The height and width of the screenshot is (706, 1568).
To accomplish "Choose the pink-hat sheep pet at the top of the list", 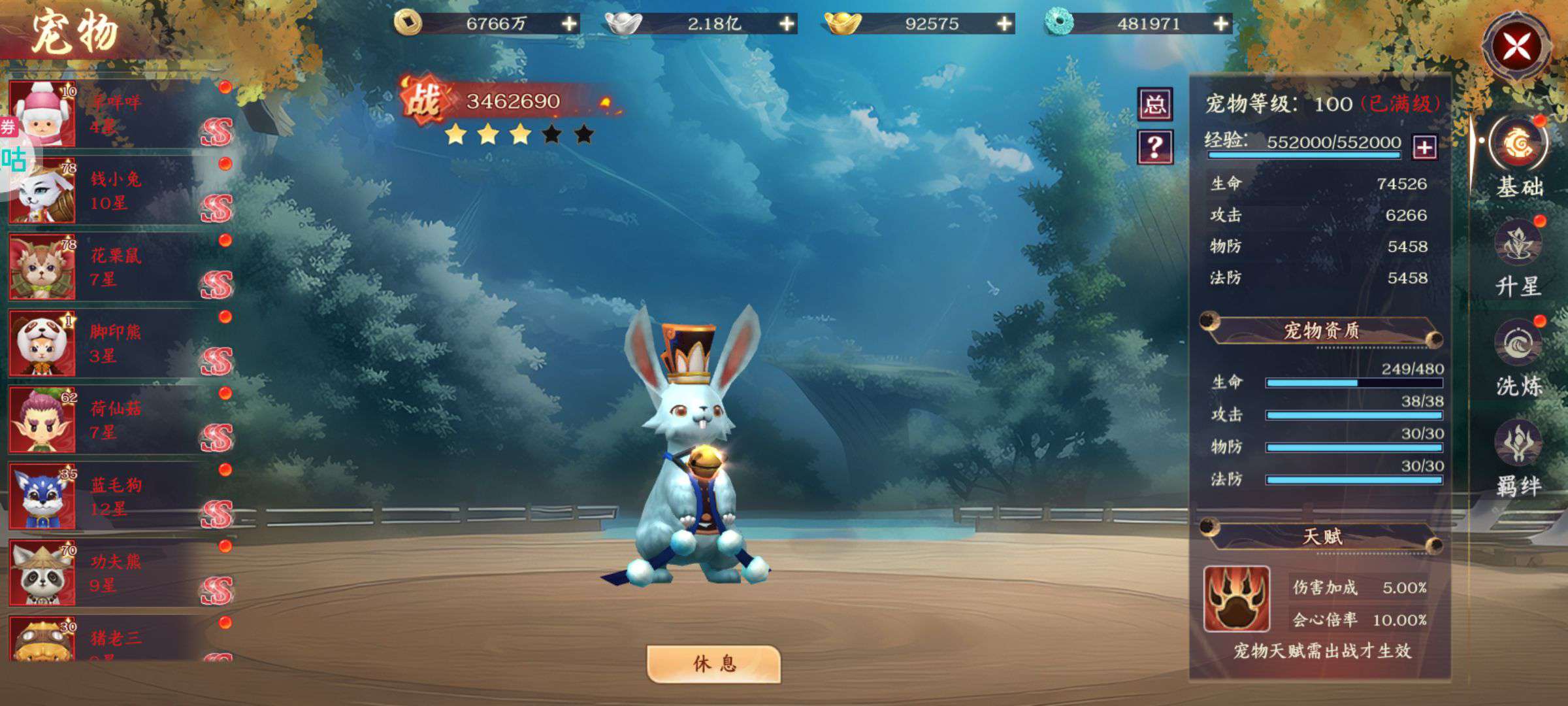I will (118, 114).
